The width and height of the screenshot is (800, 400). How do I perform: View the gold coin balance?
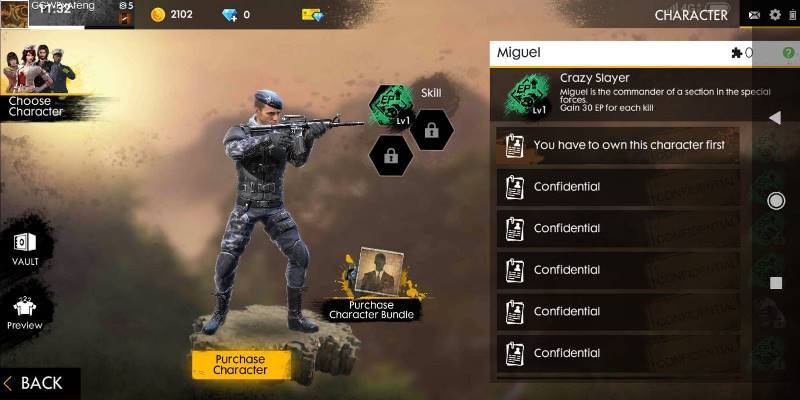172,15
